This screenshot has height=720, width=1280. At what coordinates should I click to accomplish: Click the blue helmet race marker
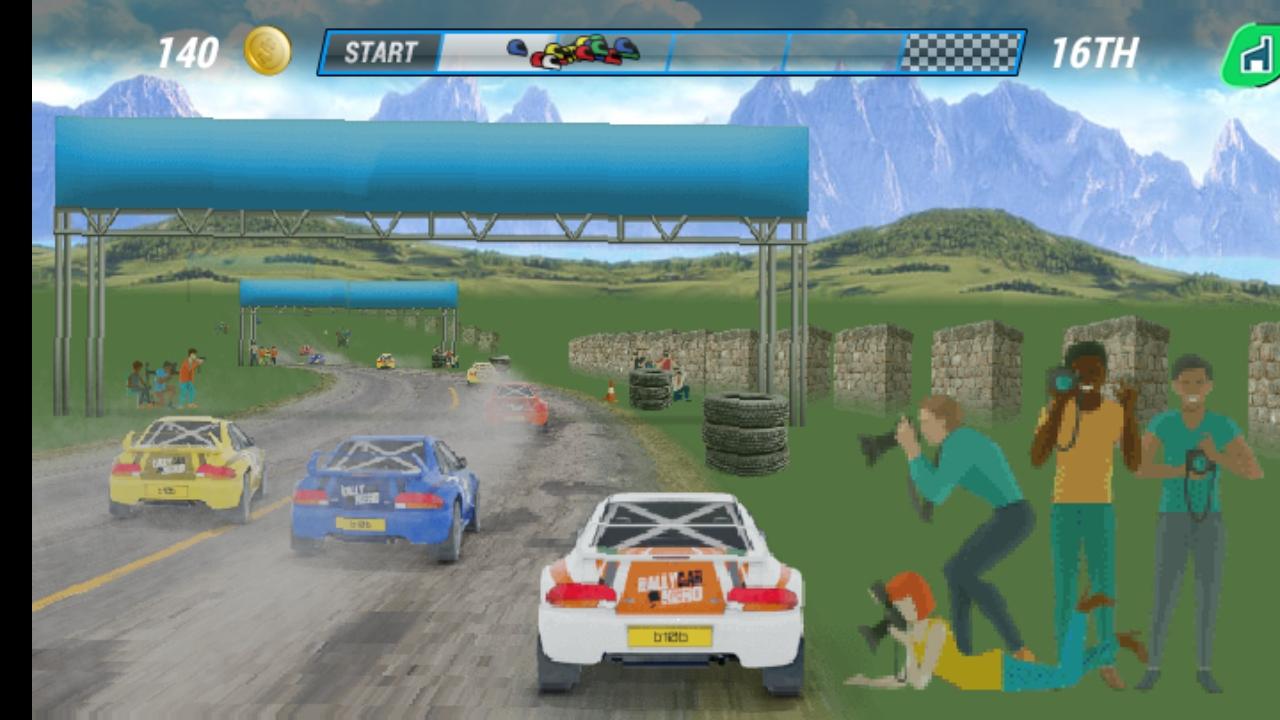tap(516, 48)
